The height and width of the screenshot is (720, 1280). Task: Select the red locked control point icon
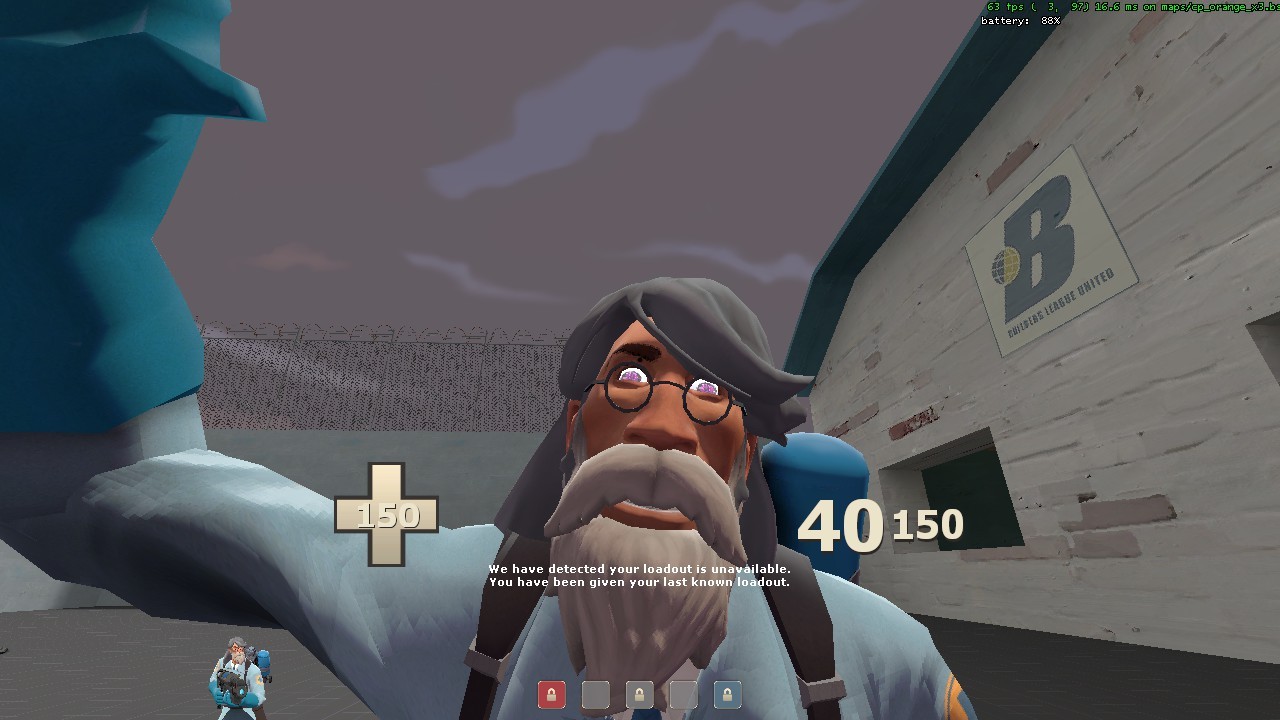tap(552, 694)
